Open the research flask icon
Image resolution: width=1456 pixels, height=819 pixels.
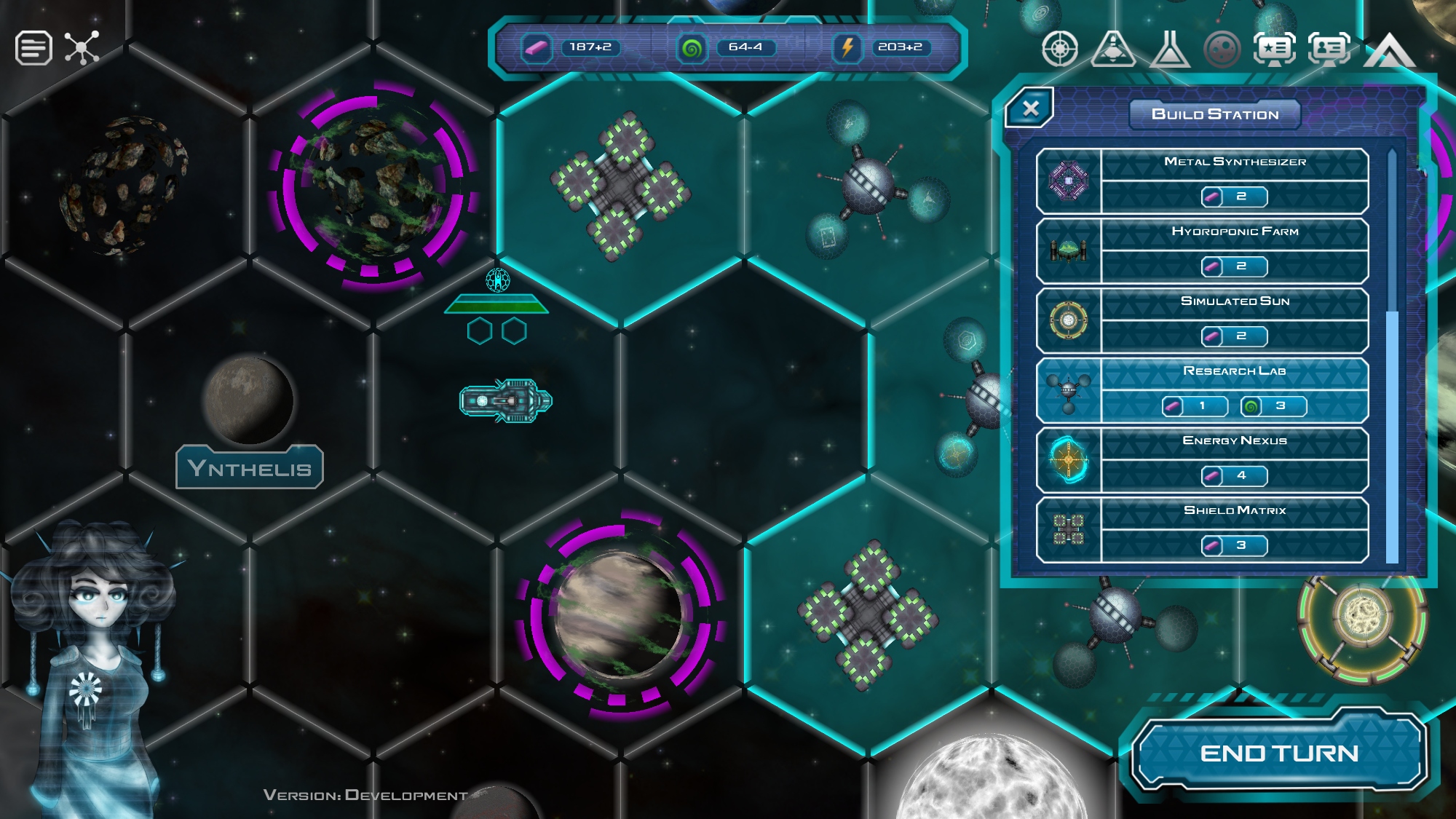[x=1169, y=50]
